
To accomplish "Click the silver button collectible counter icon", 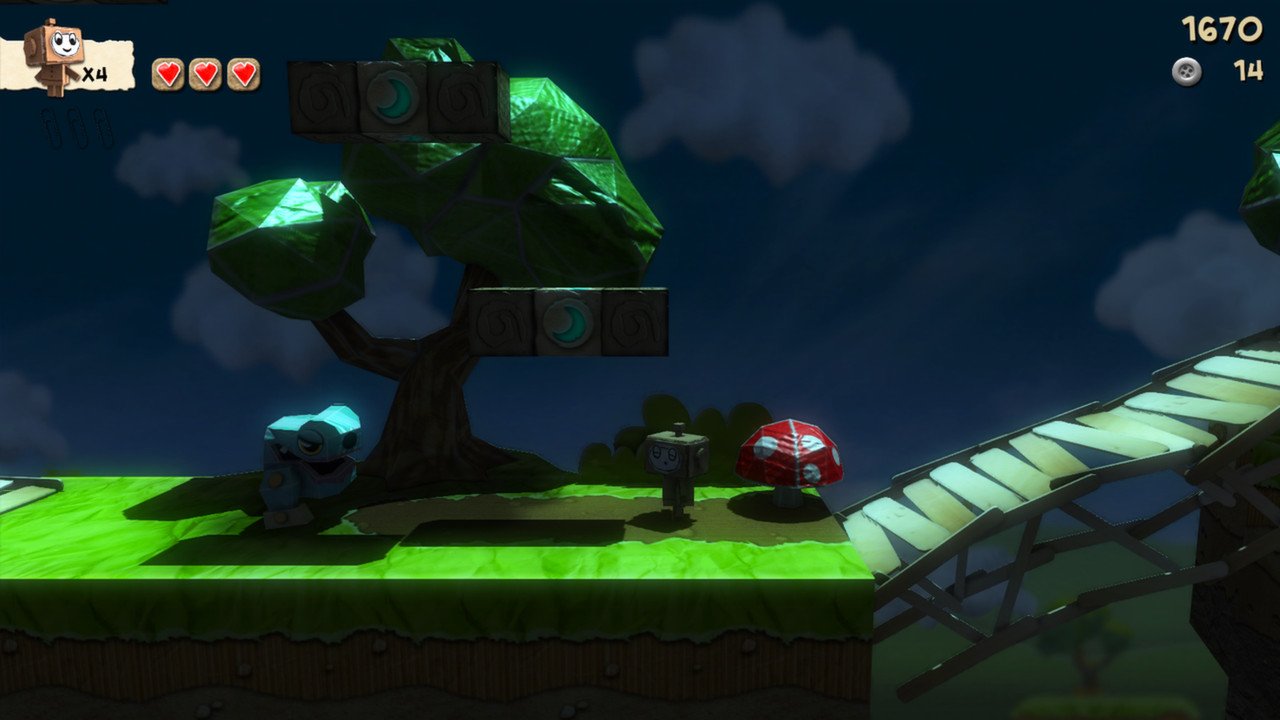I will click(x=1184, y=70).
